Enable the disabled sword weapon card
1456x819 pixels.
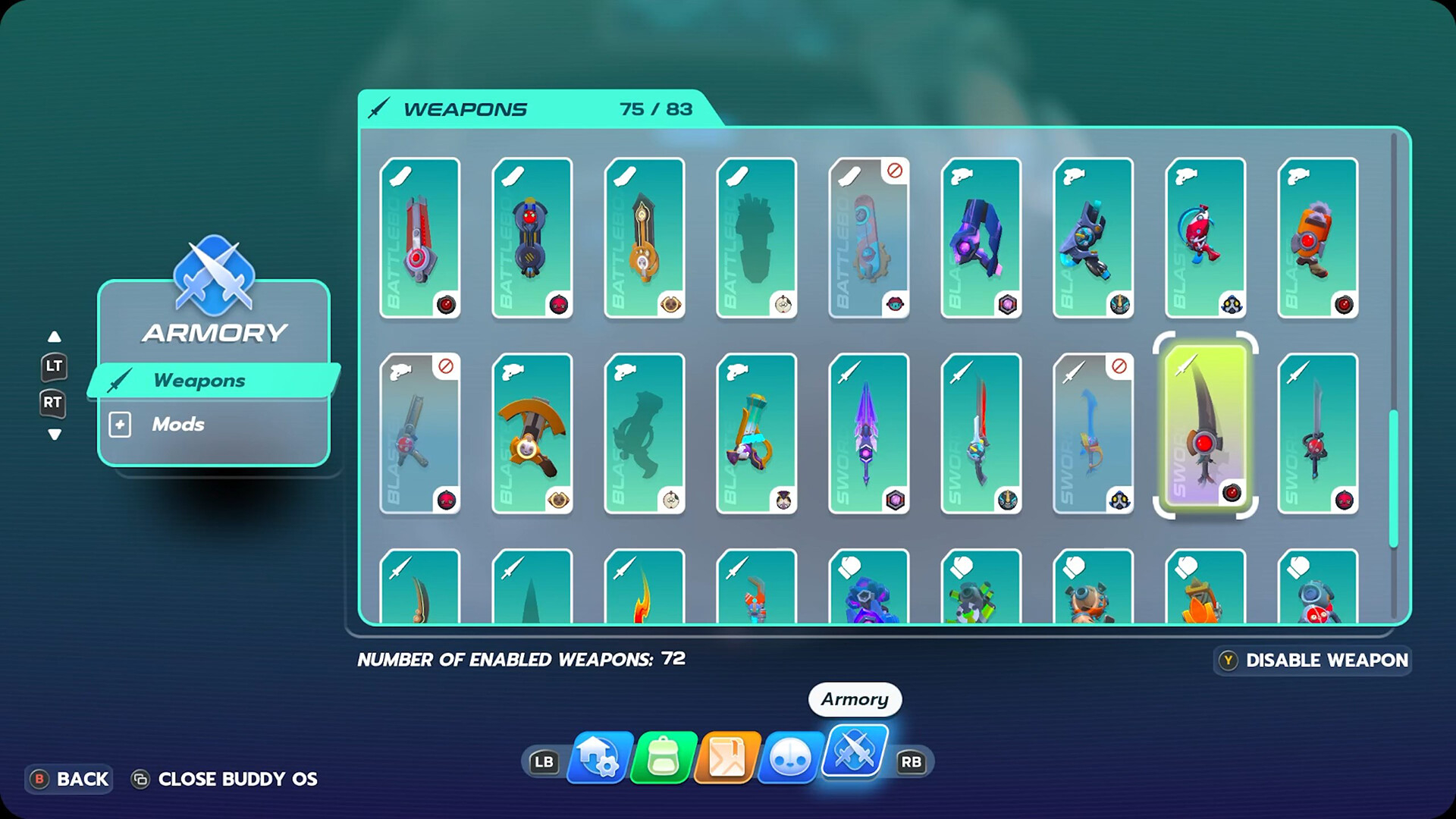(x=1092, y=434)
